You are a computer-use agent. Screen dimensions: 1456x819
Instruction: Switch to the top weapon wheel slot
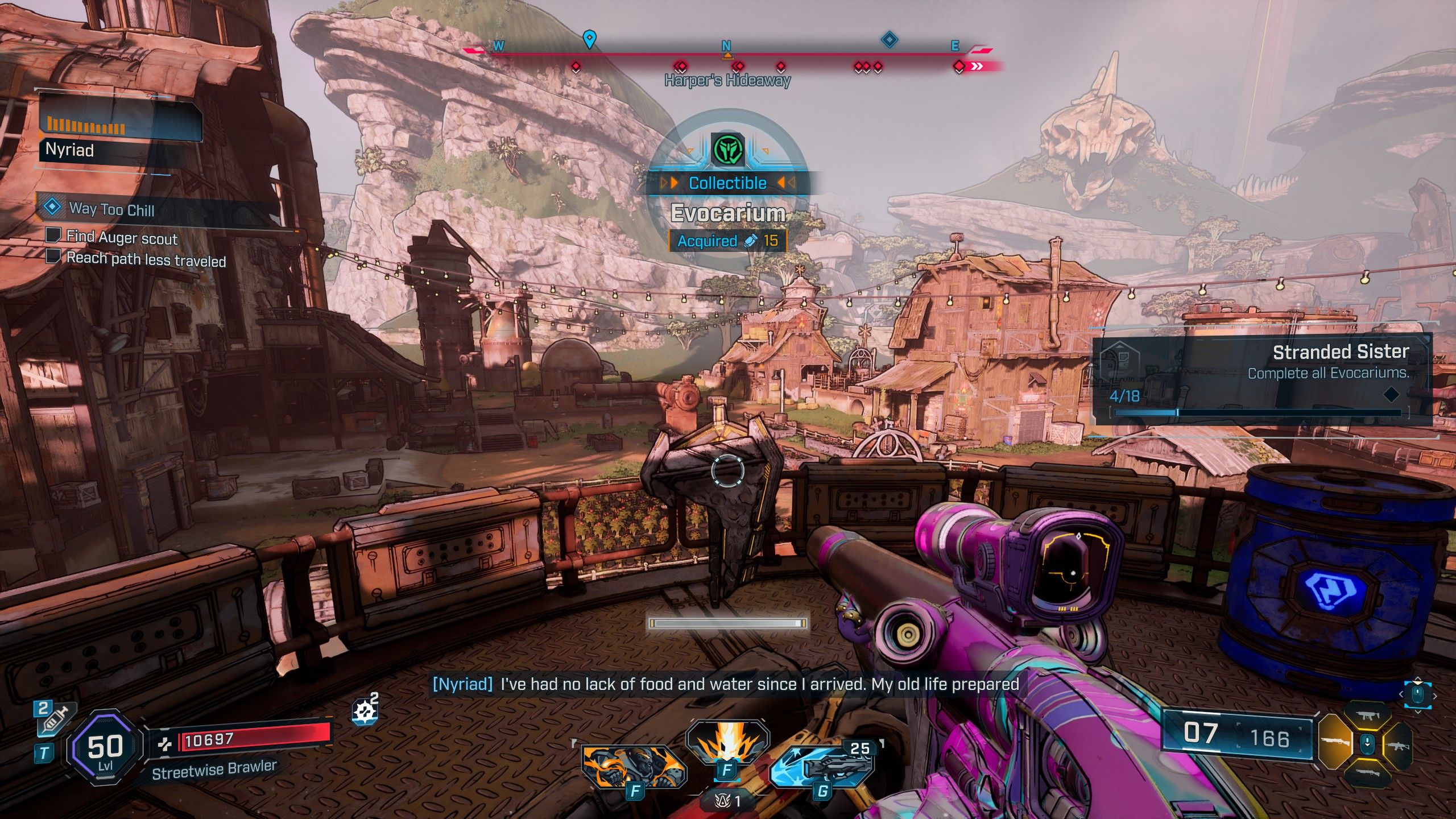pyautogui.click(x=1368, y=717)
